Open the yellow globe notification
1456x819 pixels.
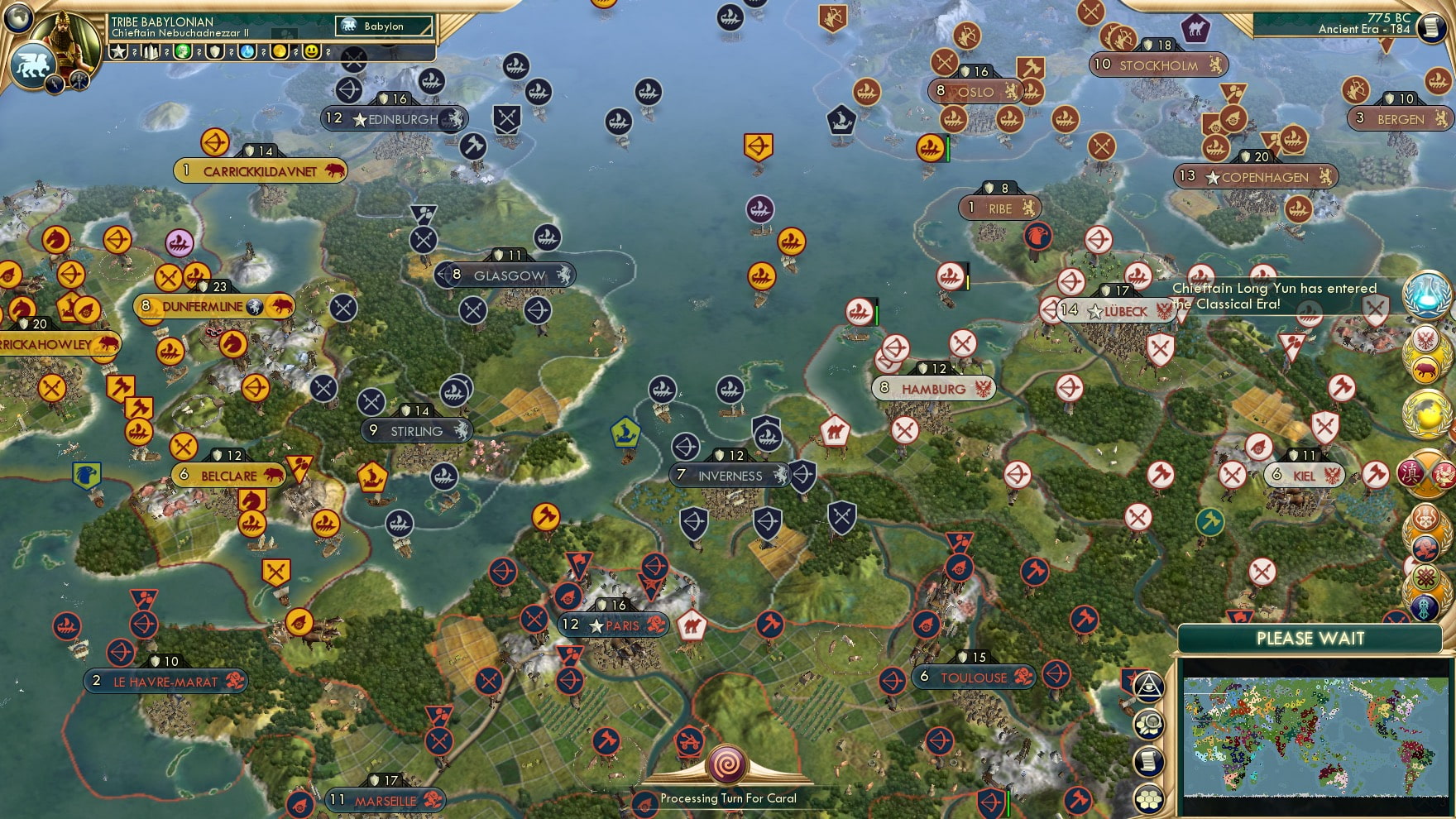1427,414
